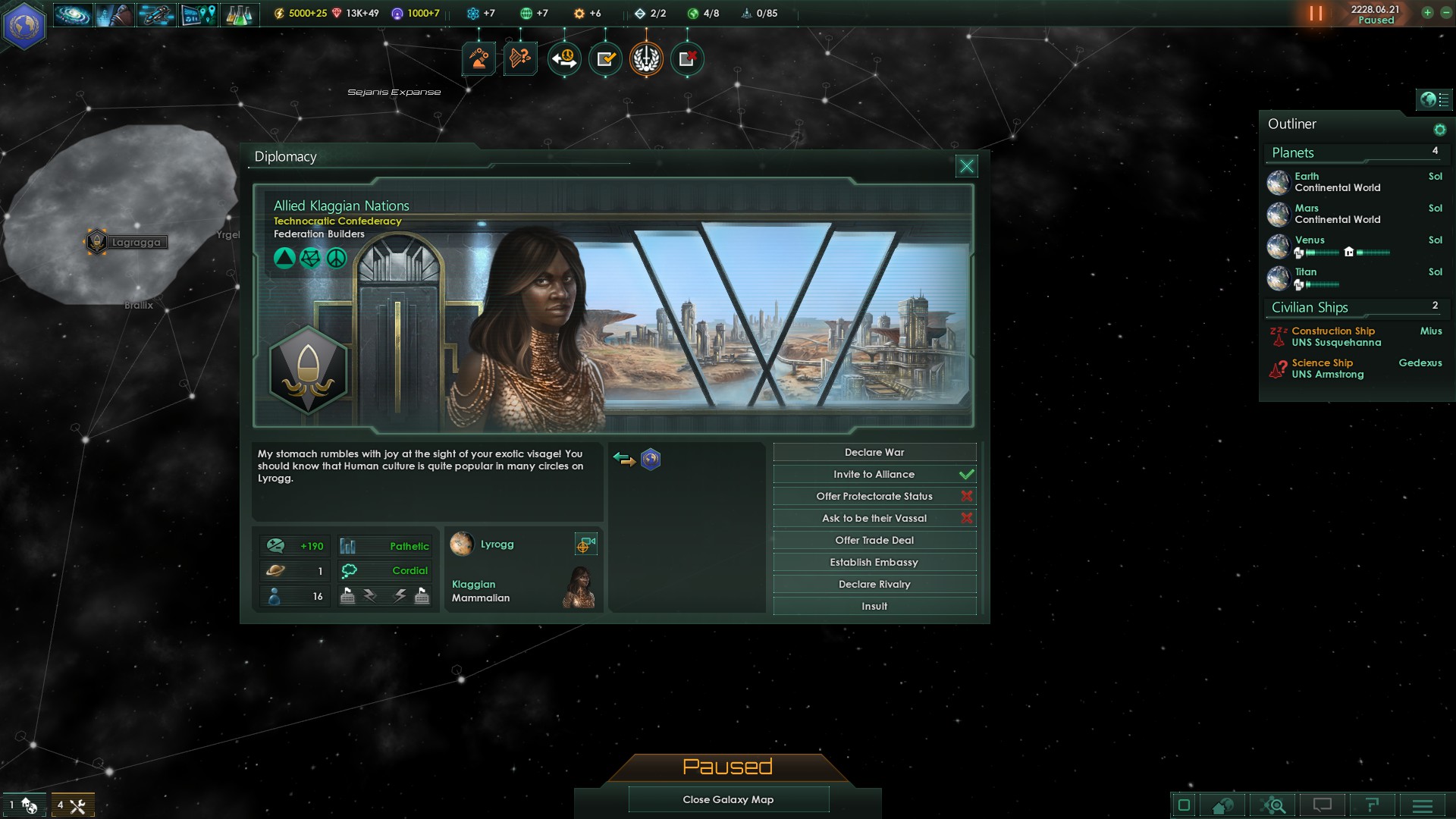
Task: Click Offer Protectorate Status
Action: click(x=874, y=497)
